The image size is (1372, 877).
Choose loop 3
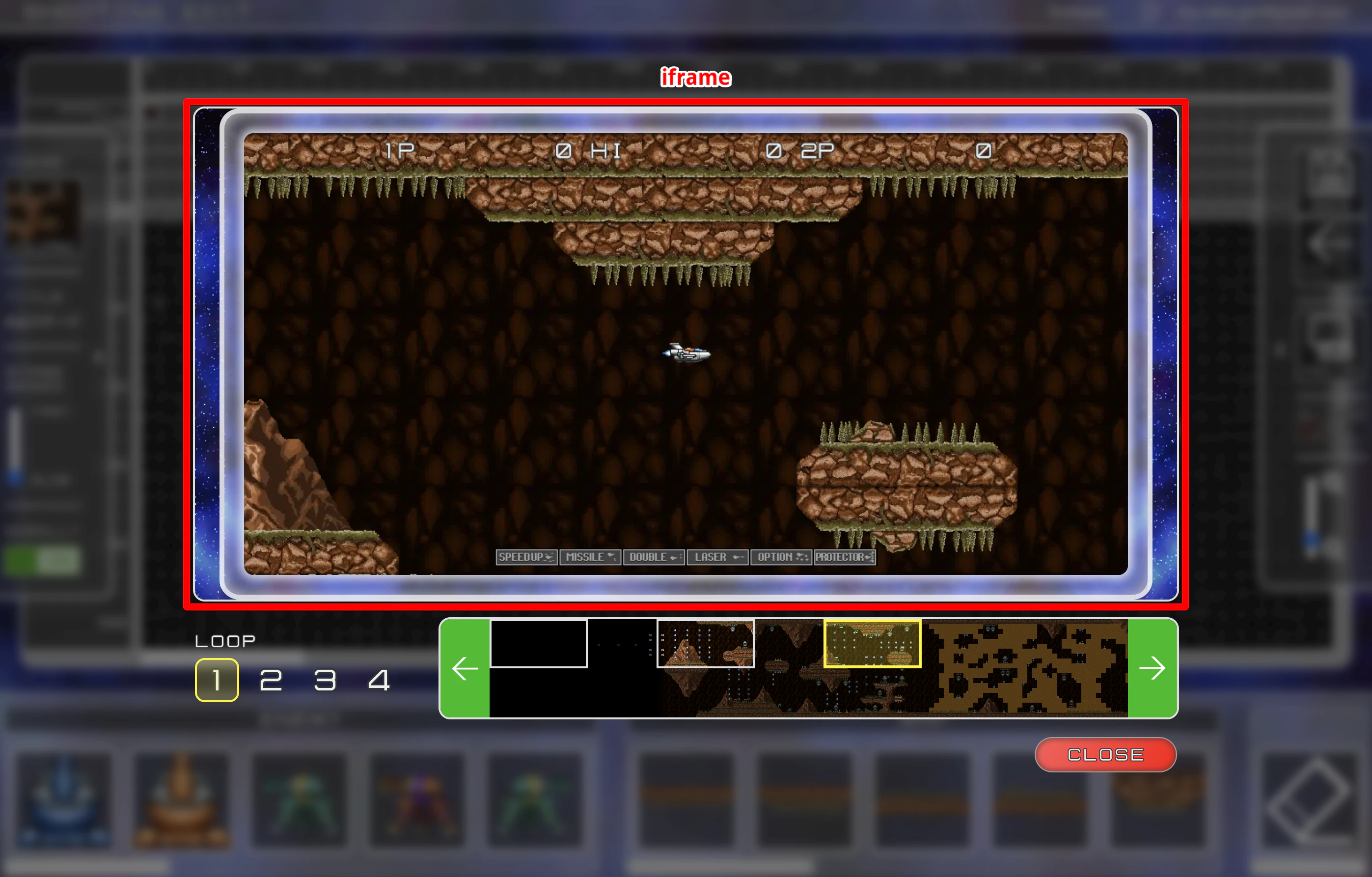click(x=325, y=680)
